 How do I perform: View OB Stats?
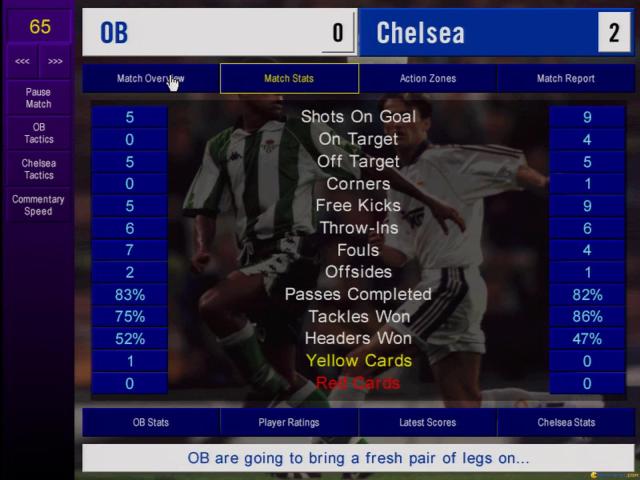(x=151, y=422)
